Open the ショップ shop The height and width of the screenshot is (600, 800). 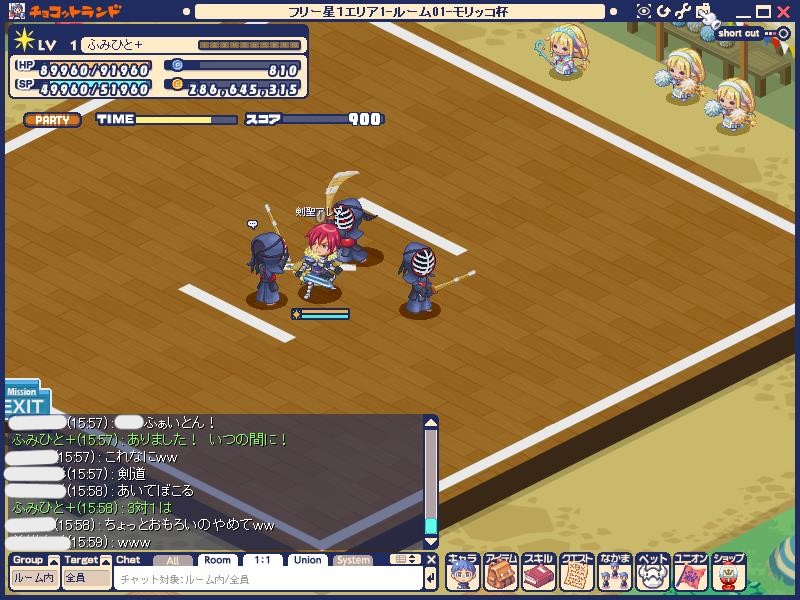[x=728, y=572]
